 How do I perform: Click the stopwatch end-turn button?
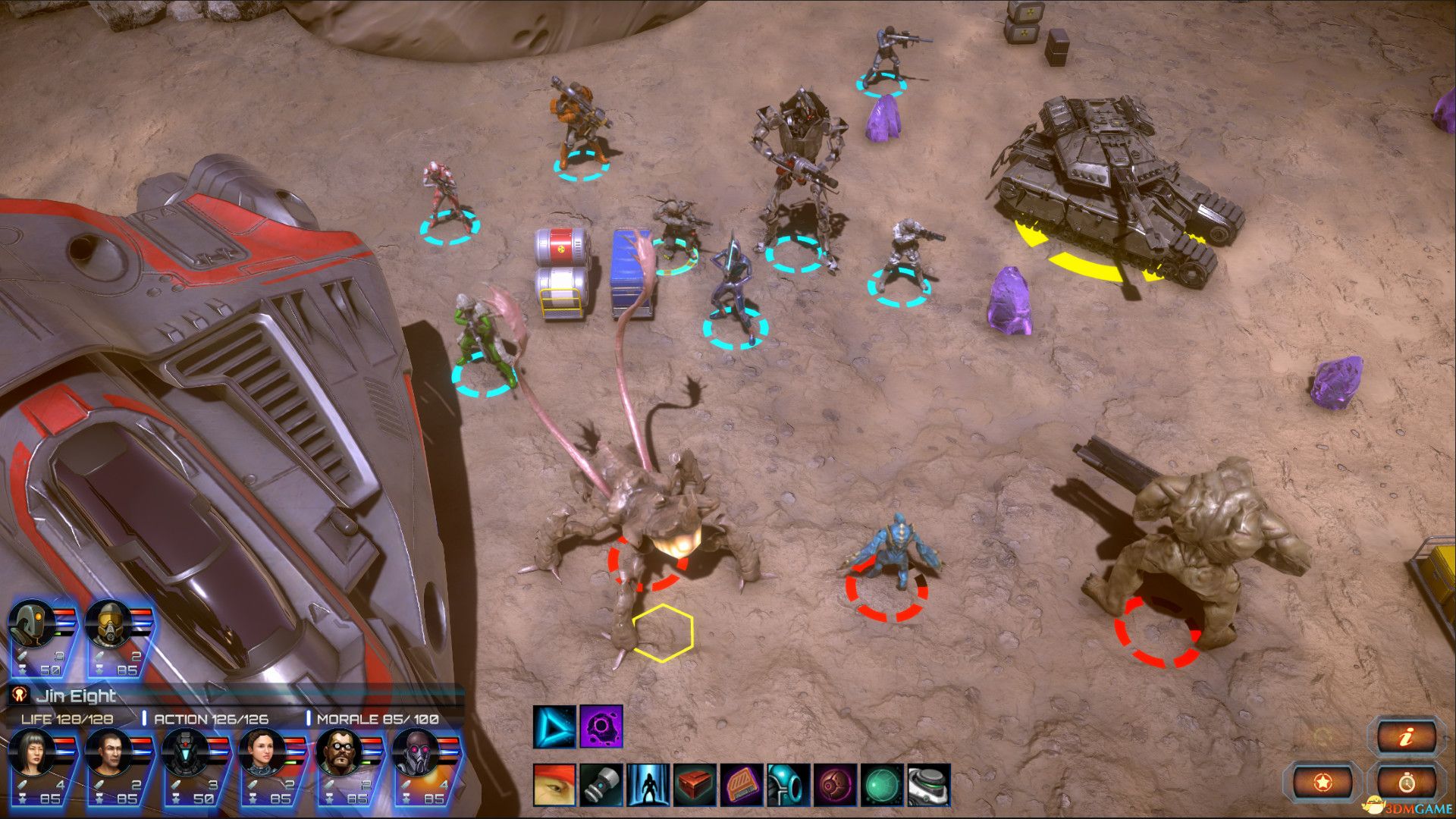pyautogui.click(x=1407, y=781)
